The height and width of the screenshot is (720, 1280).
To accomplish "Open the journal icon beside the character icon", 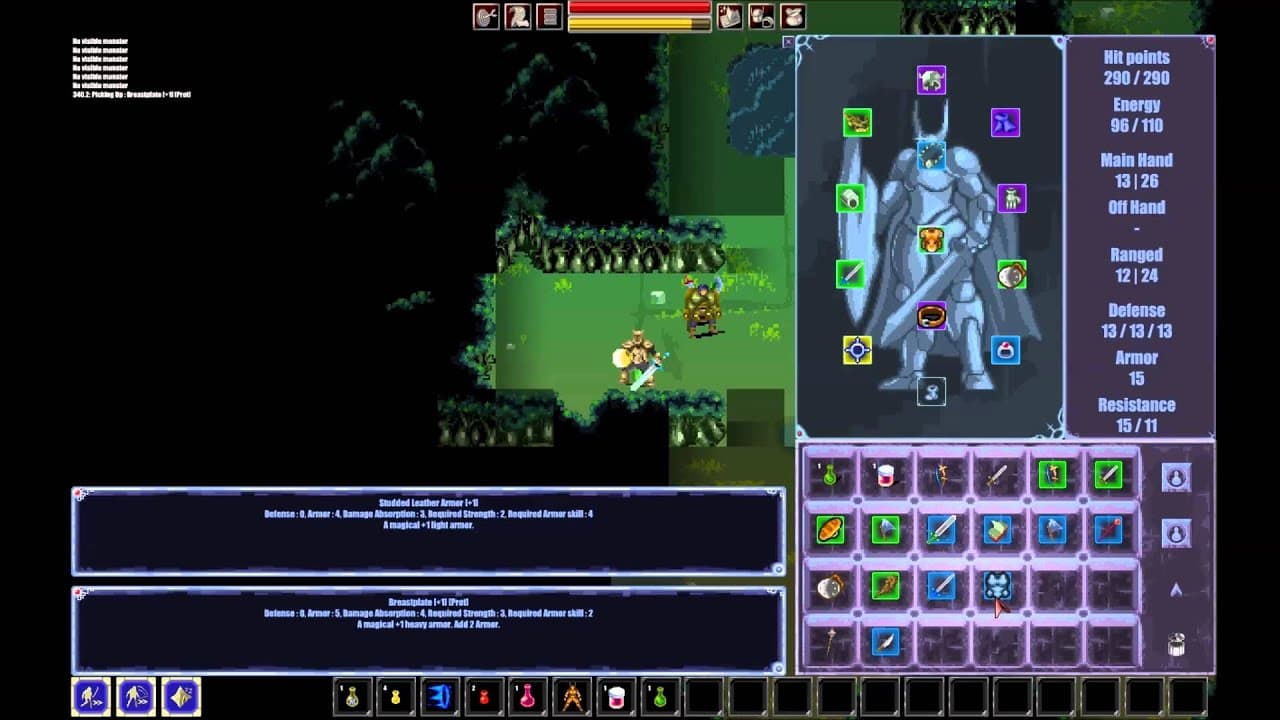I will point(551,15).
